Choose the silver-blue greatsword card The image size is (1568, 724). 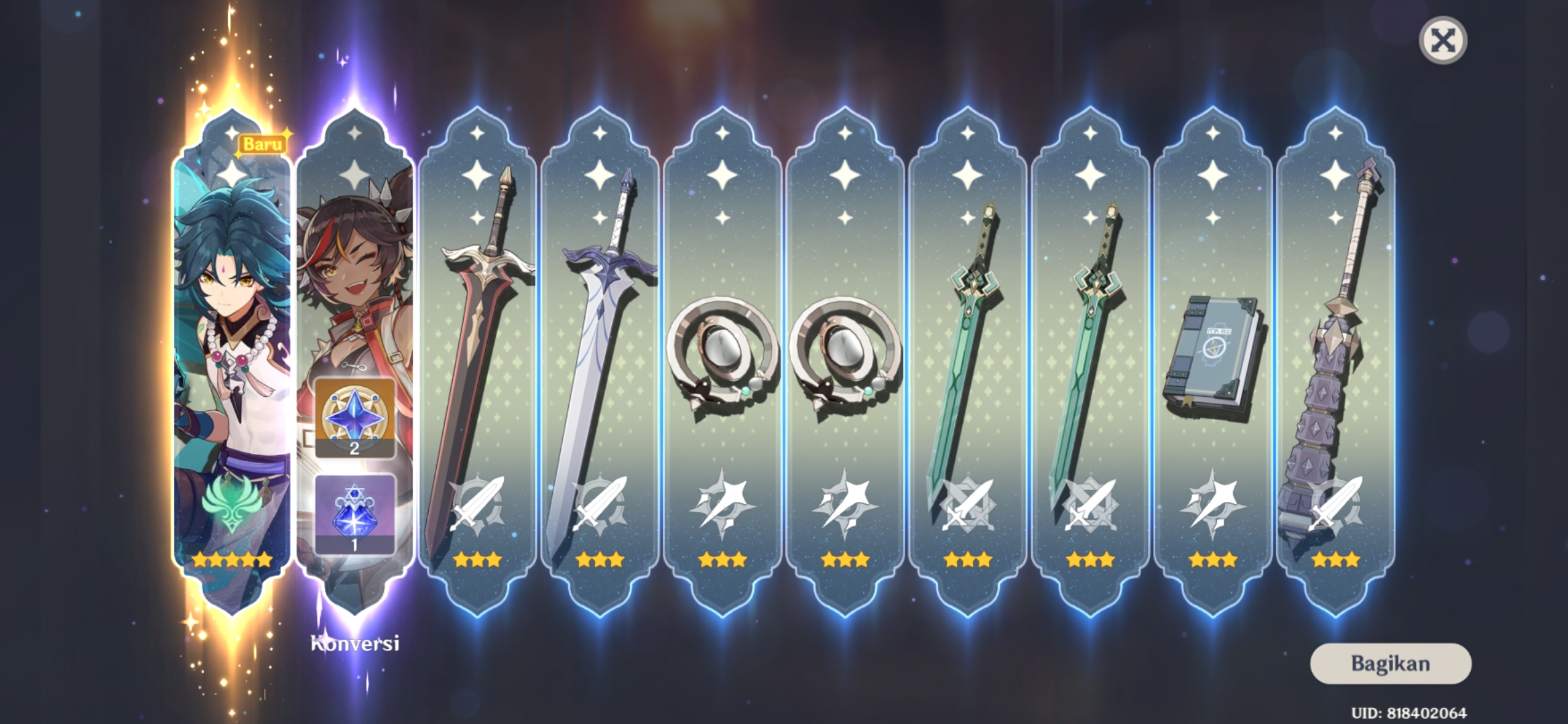(600, 362)
